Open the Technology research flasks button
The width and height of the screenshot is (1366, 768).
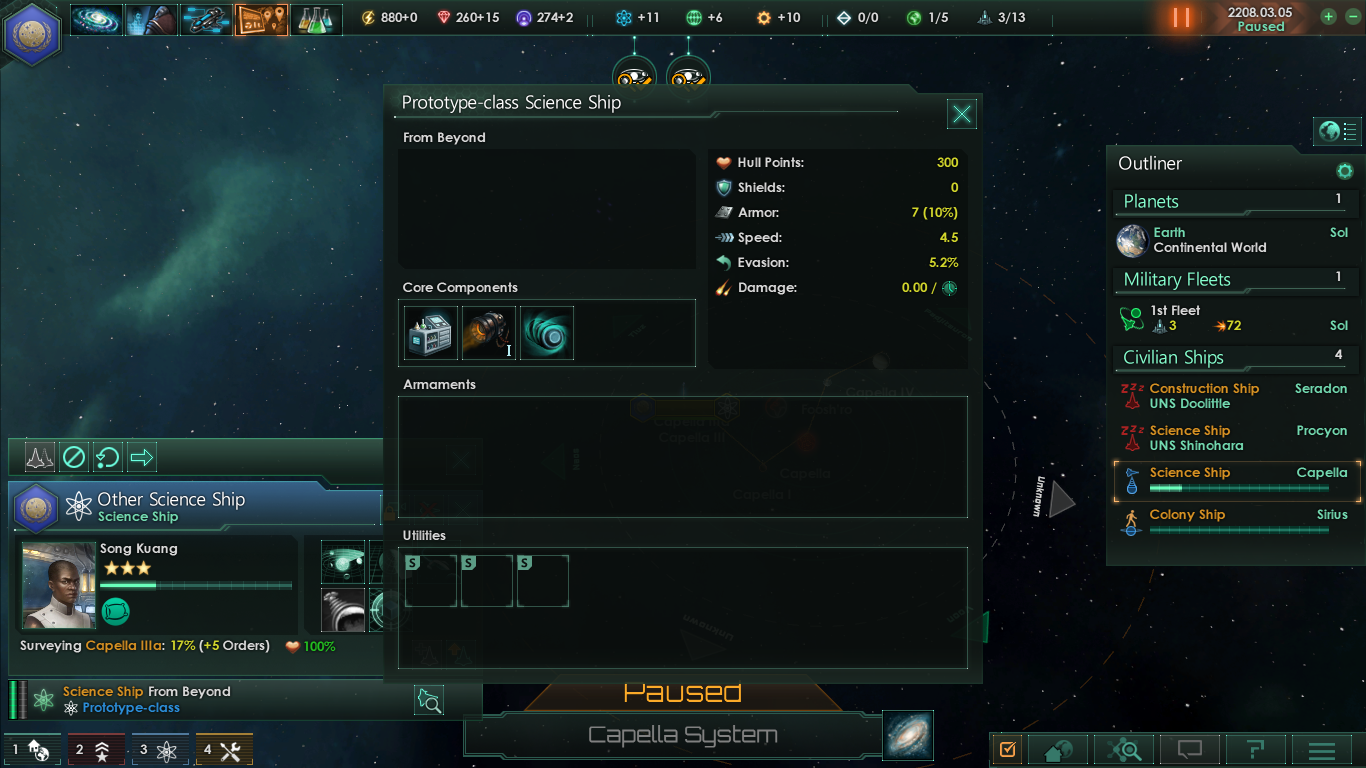[316, 19]
